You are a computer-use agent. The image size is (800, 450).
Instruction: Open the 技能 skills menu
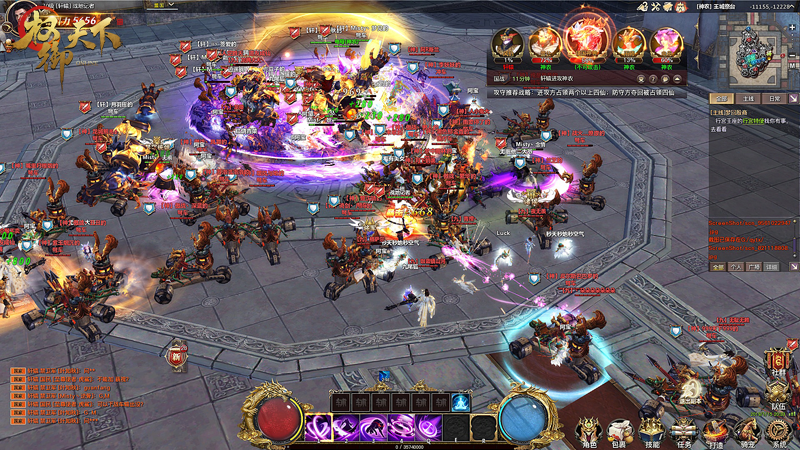(651, 428)
